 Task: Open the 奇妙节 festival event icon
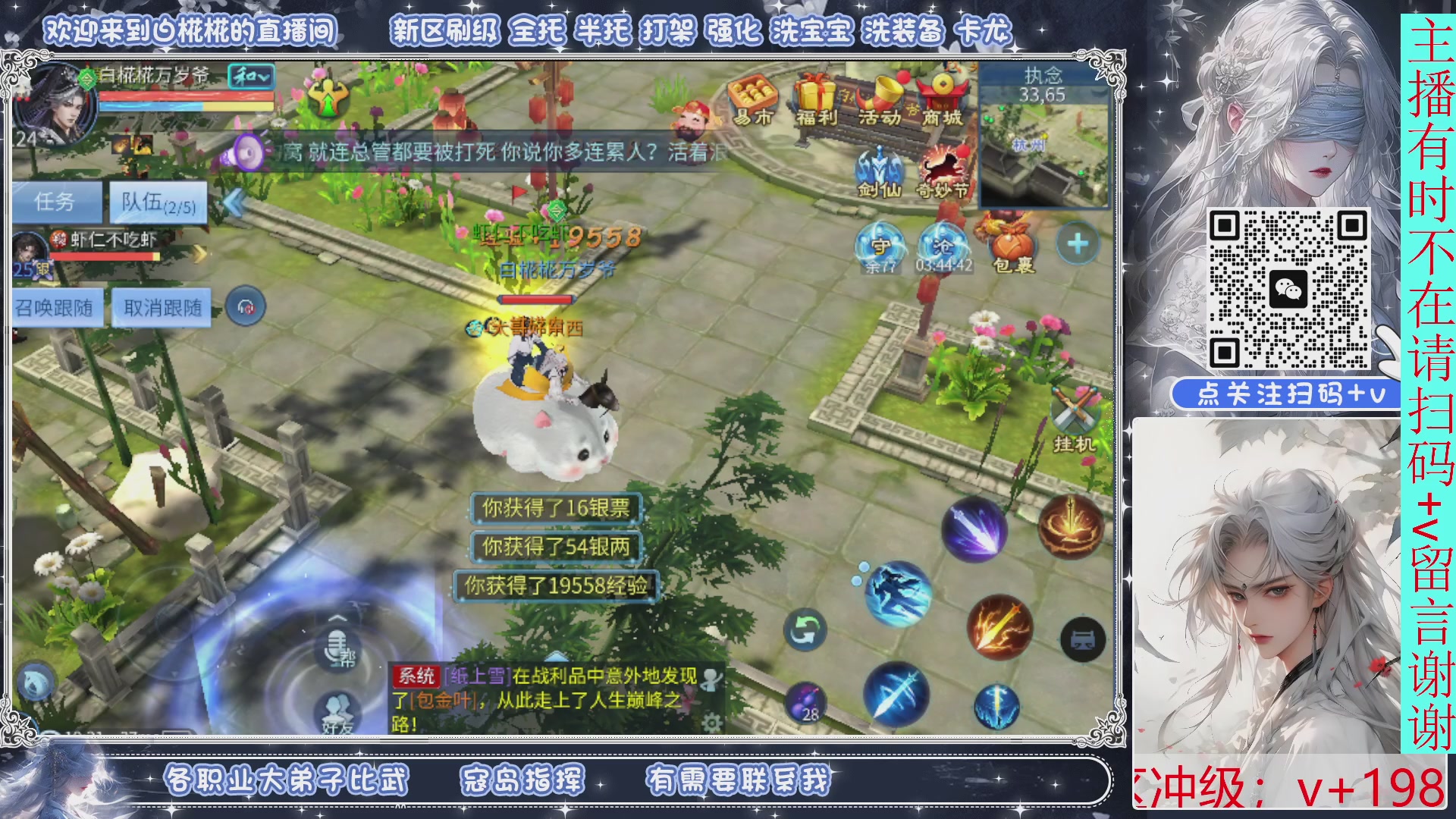tap(942, 163)
